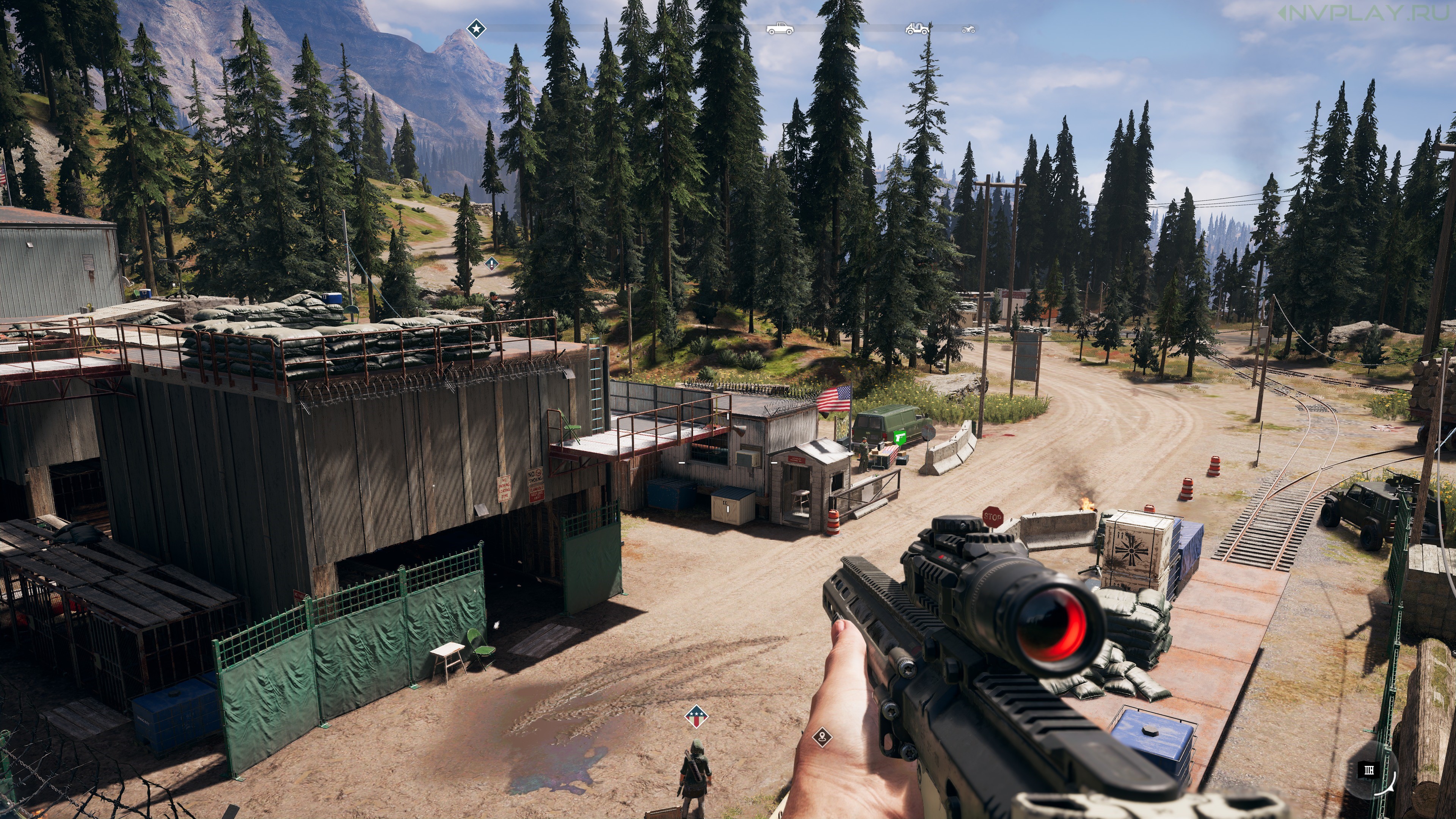The height and width of the screenshot is (819, 1456).
Task: Select the location pin diamond marker
Action: [x=822, y=737]
